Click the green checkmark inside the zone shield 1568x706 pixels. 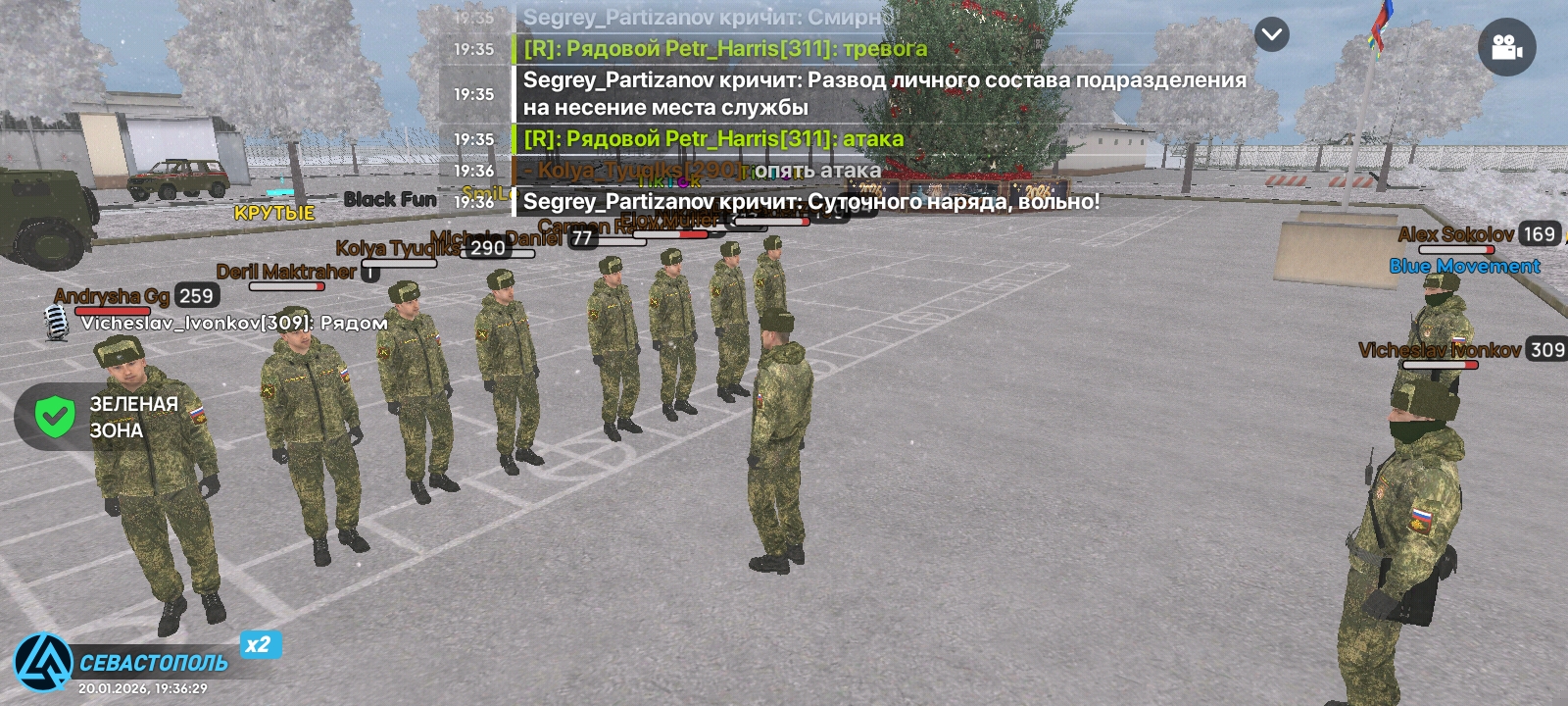[x=56, y=416]
